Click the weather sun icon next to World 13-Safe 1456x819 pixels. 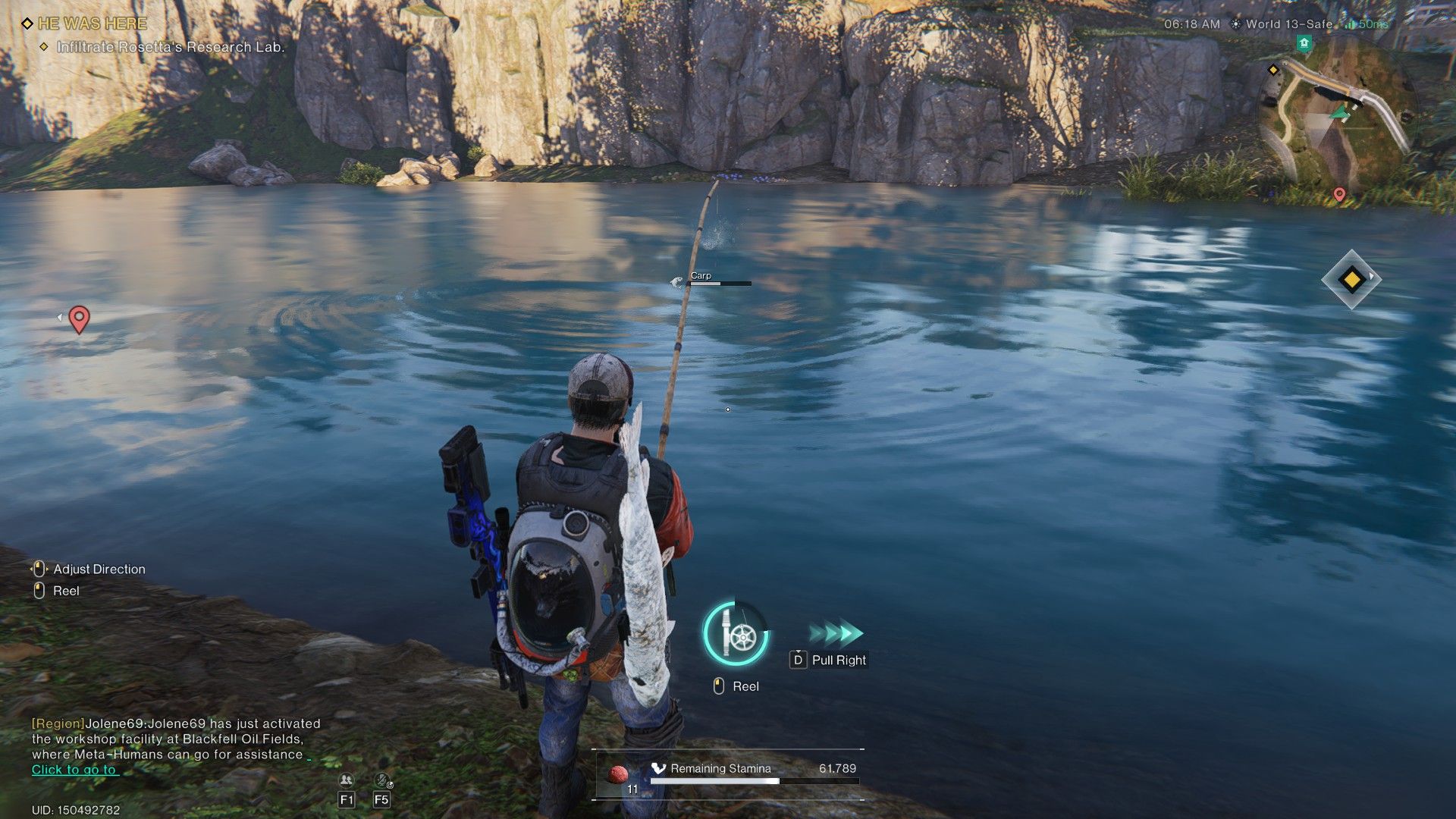pos(1238,25)
